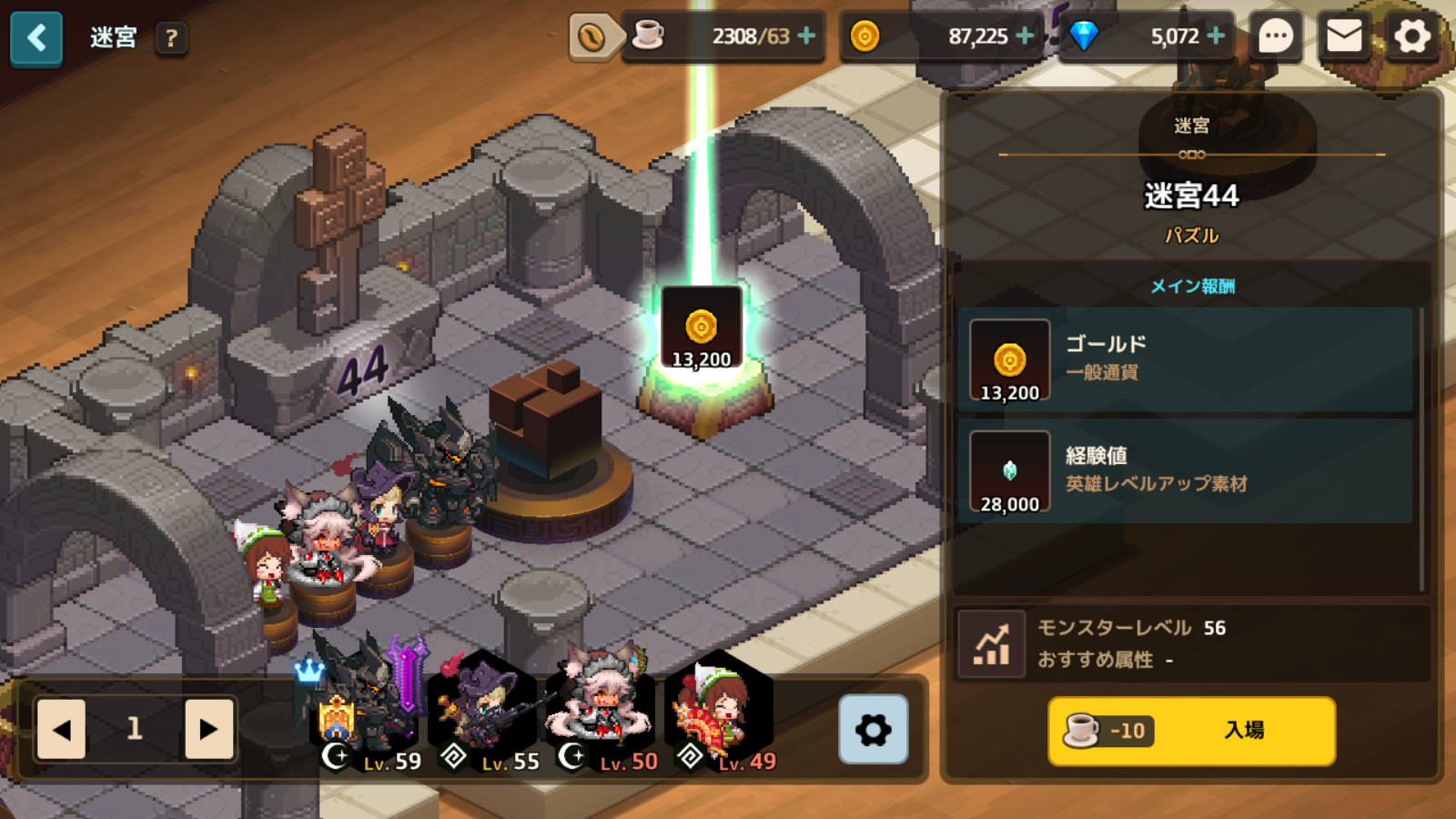Add more coffee stamina
This screenshot has height=819, width=1456.
806,36
